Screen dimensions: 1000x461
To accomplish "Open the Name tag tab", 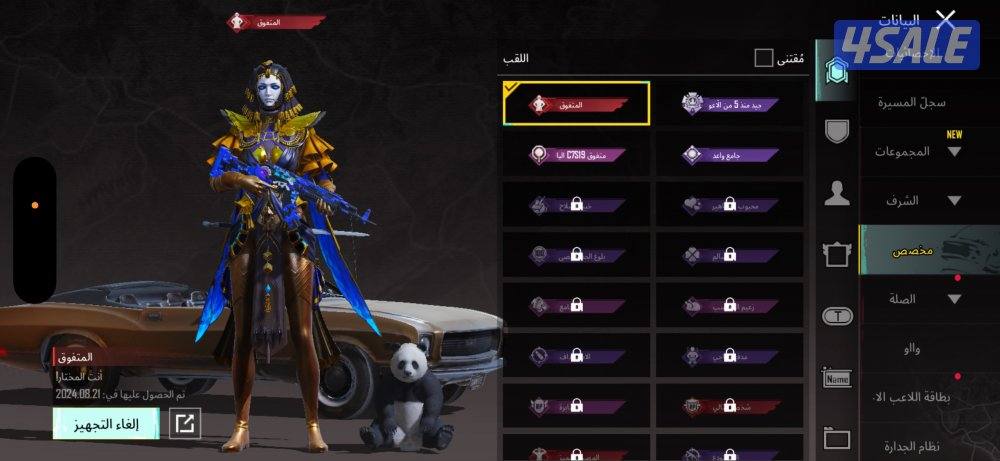I will pyautogui.click(x=836, y=378).
